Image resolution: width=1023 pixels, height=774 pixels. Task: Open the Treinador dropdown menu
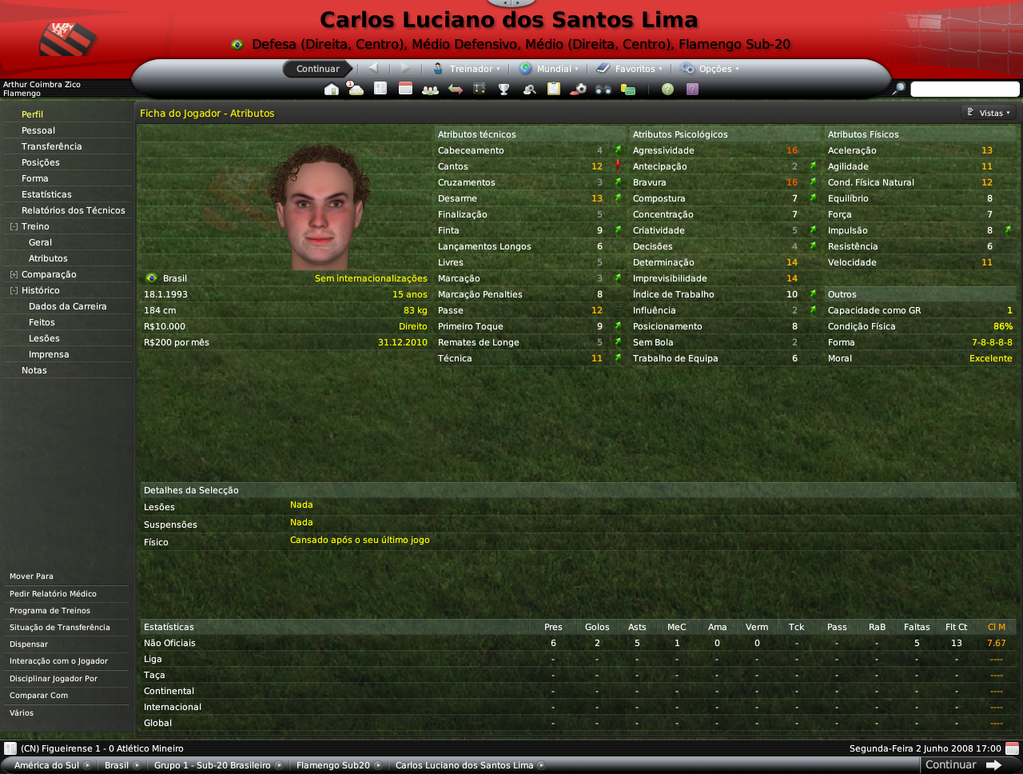(467, 69)
